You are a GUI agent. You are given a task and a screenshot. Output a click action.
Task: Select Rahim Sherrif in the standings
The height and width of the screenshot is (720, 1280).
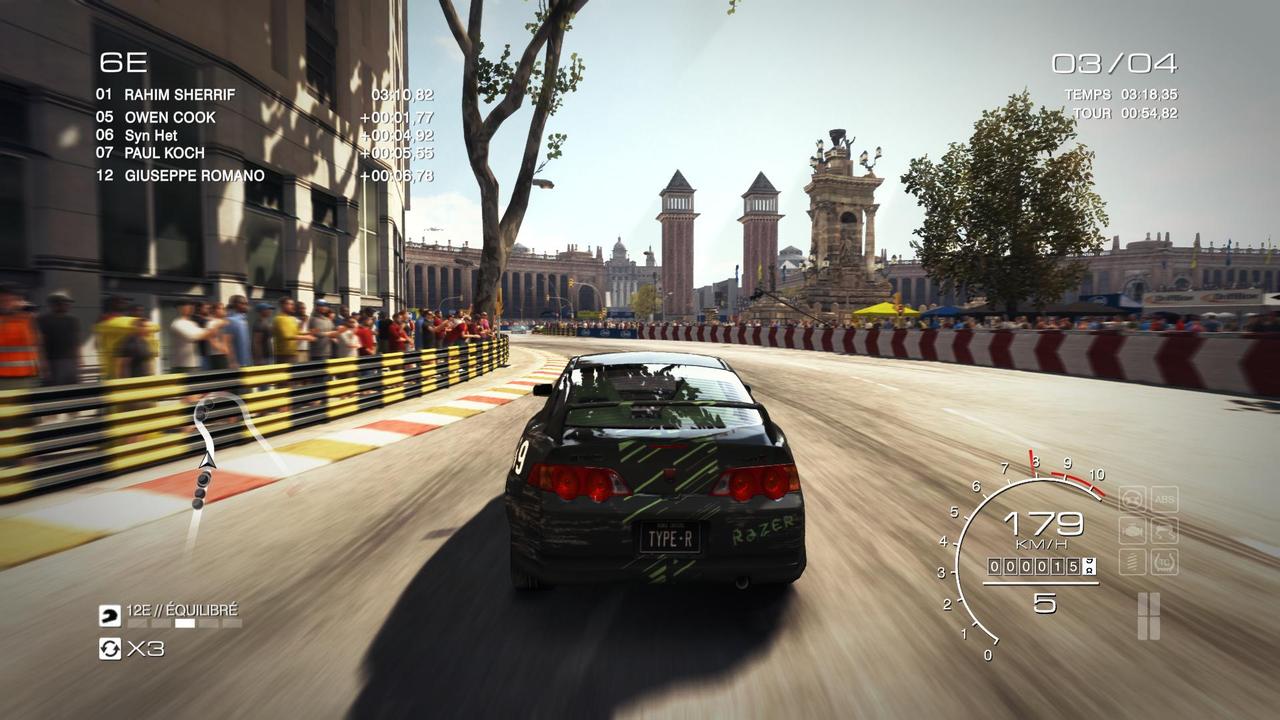[x=180, y=95]
